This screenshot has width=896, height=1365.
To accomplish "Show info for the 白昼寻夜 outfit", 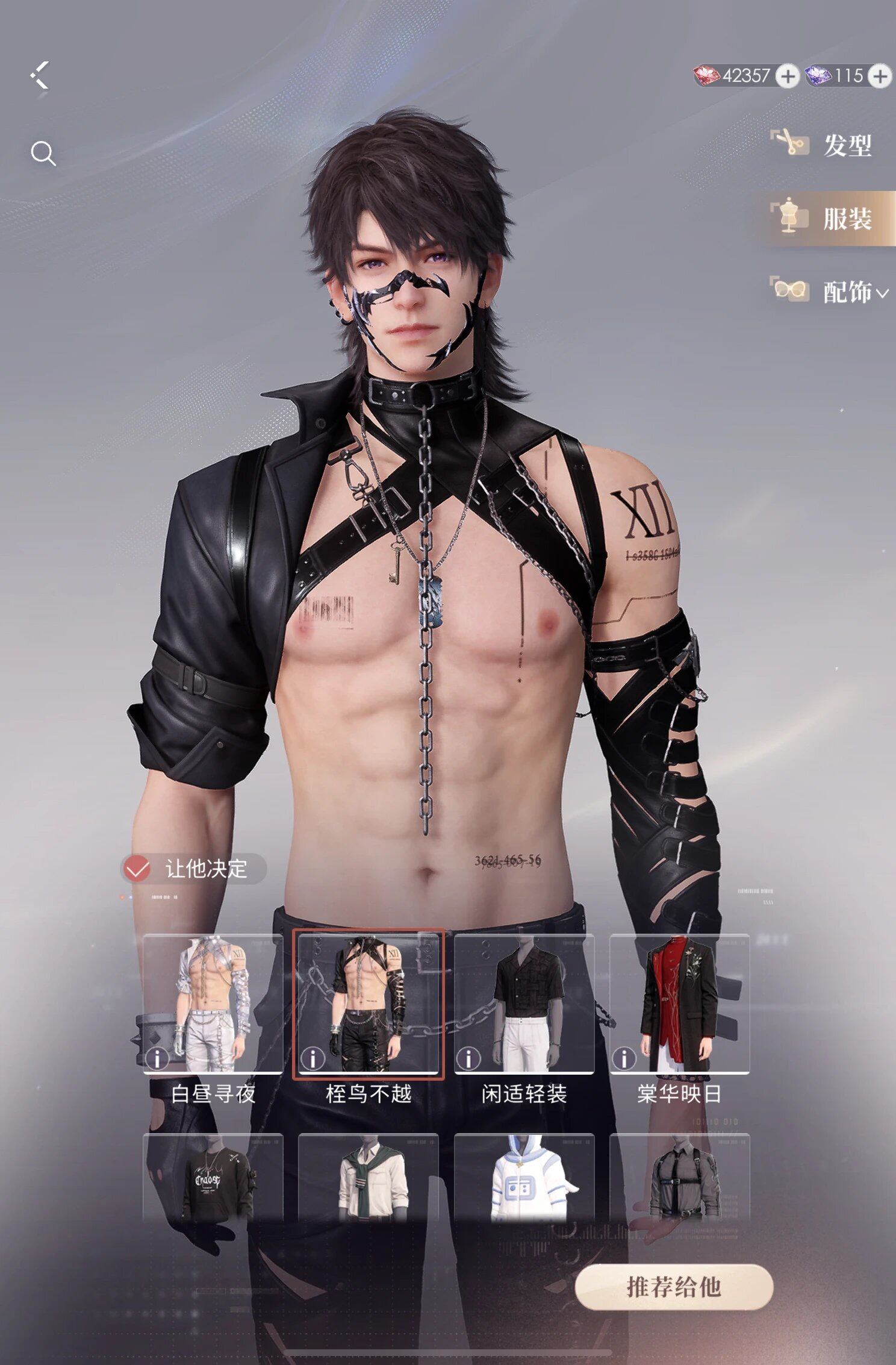I will pos(157,1058).
